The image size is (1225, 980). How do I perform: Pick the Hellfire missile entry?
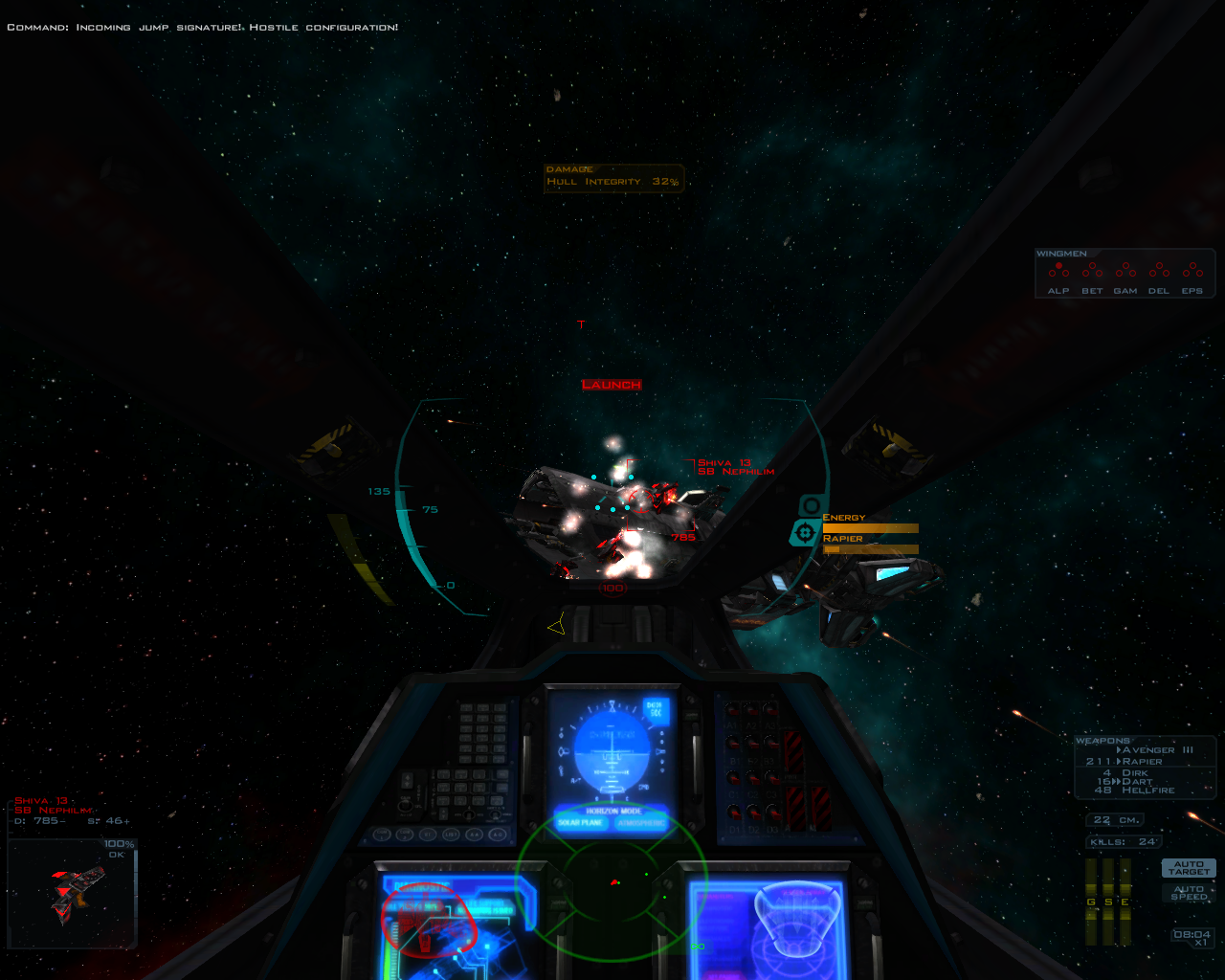click(x=1147, y=791)
